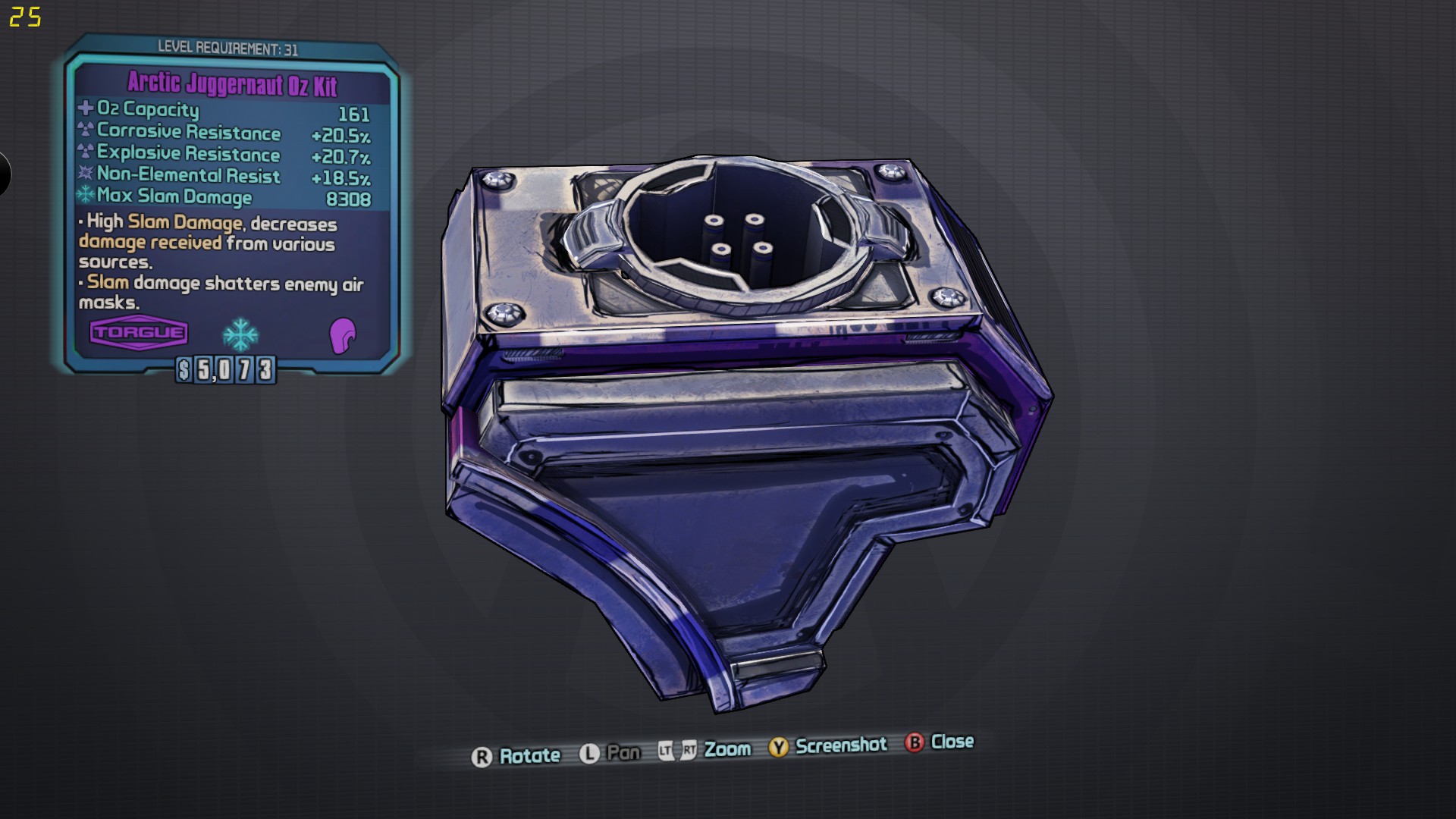Screen dimensions: 1456x819
Task: Click the purple Oz kit type icon
Action: click(342, 335)
